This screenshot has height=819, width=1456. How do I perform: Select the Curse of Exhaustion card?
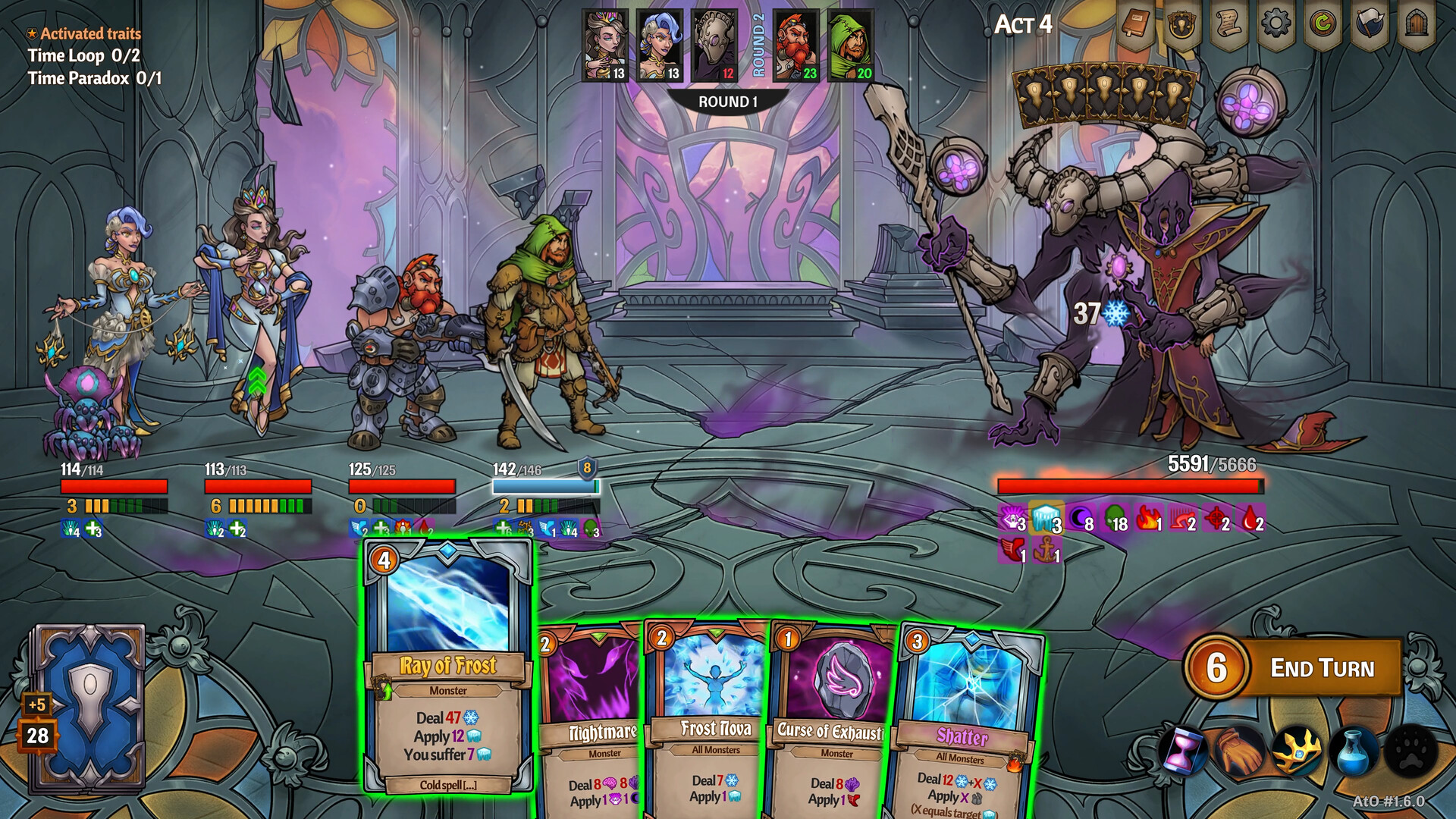tap(832, 720)
